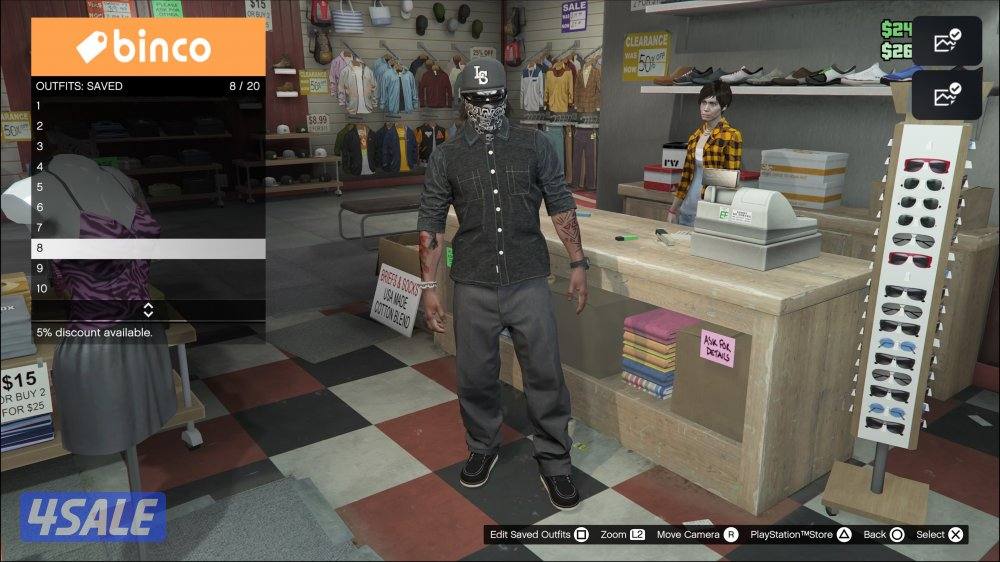Select saved outfit 10
Image resolution: width=1000 pixels, height=562 pixels.
point(148,289)
